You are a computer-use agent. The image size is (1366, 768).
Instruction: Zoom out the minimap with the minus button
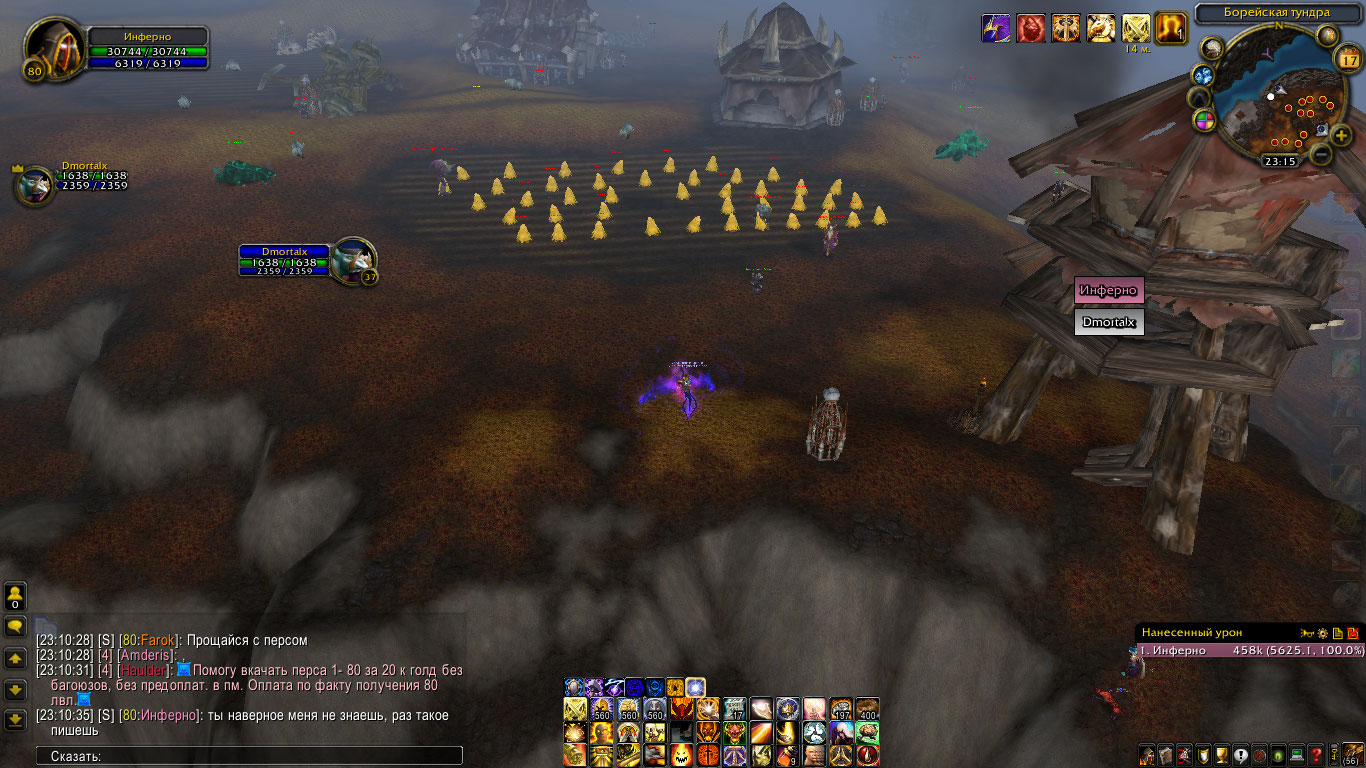1321,155
